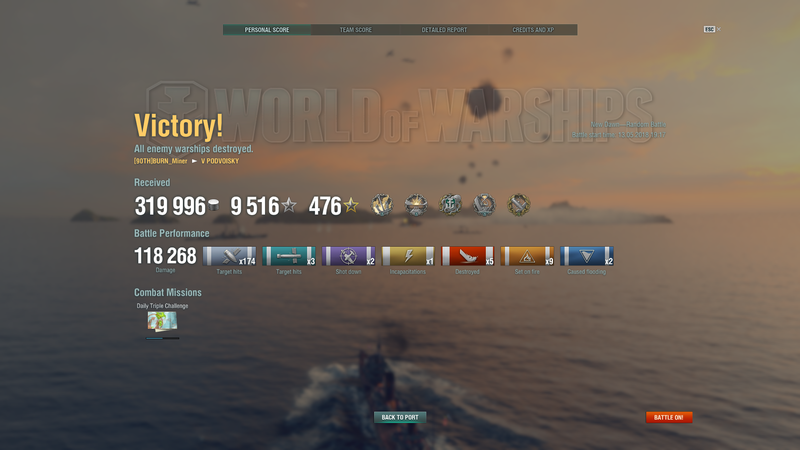Inspect the Shot down x2 ribbon
The height and width of the screenshot is (450, 800).
click(349, 256)
